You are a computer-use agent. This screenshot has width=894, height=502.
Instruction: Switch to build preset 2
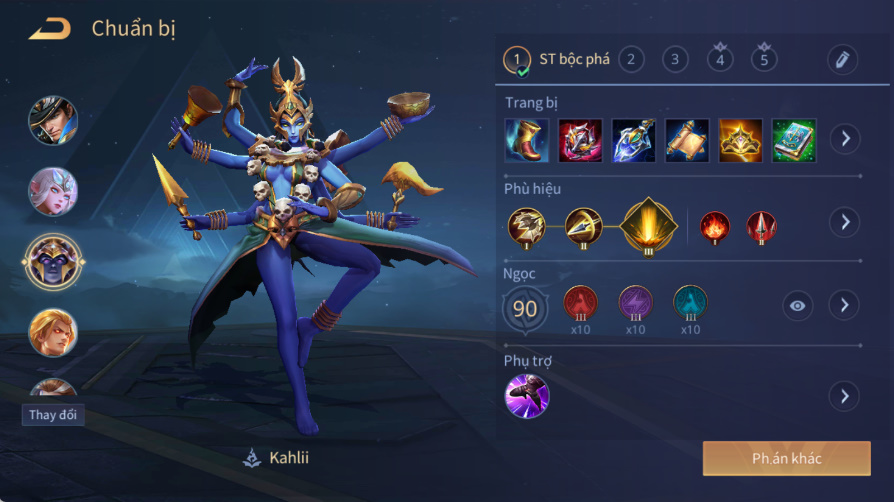click(x=631, y=59)
